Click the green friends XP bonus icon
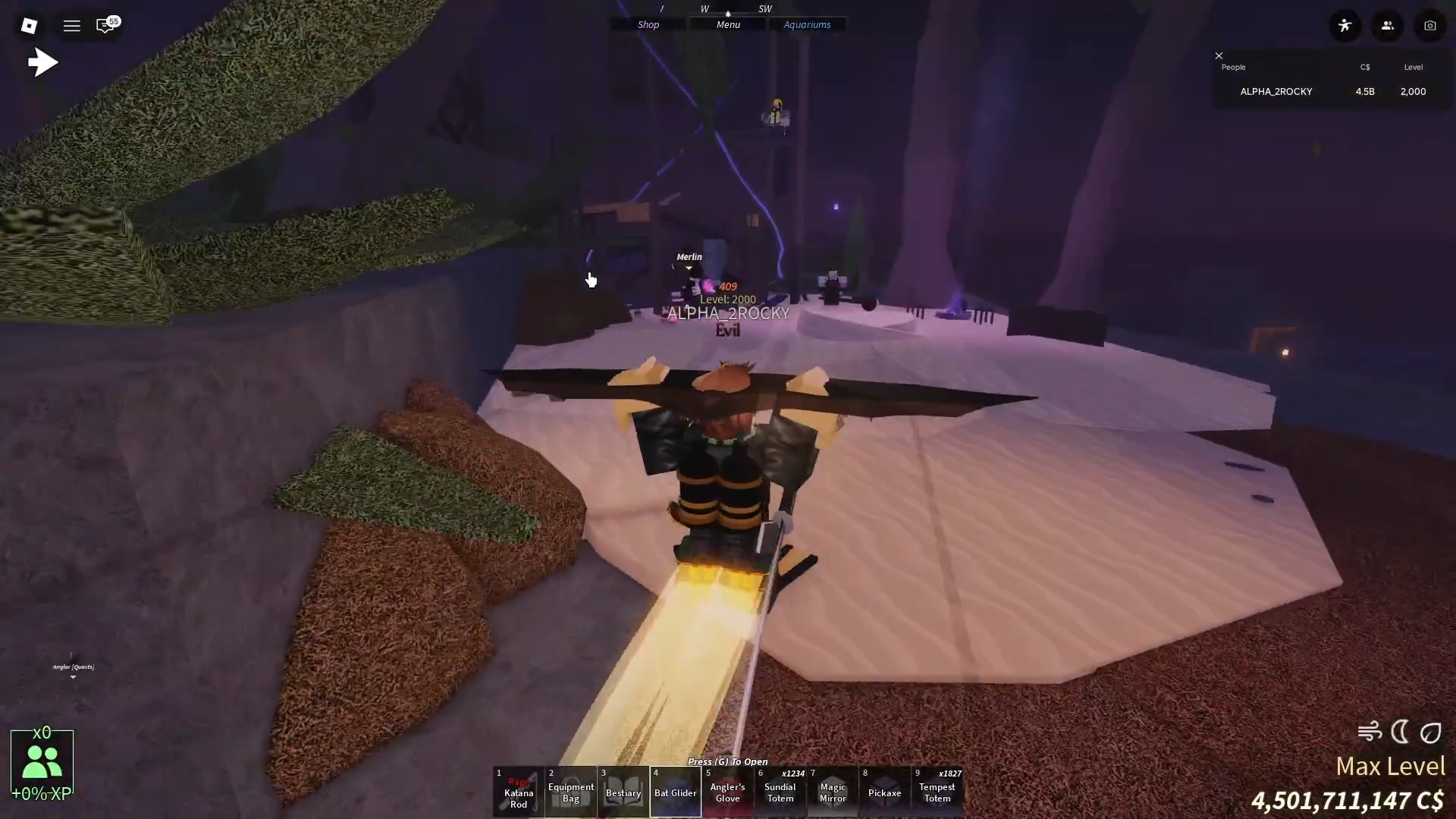Screen dimensions: 1456x819 (x=42, y=762)
